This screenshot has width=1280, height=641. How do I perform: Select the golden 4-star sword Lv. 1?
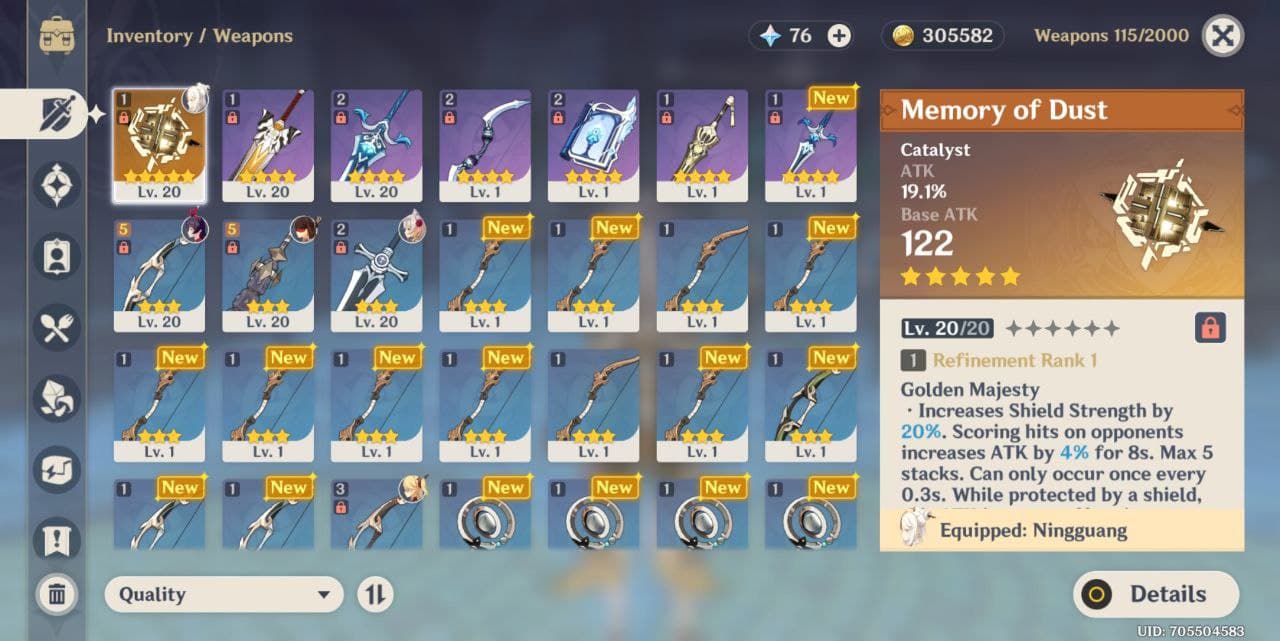[702, 145]
